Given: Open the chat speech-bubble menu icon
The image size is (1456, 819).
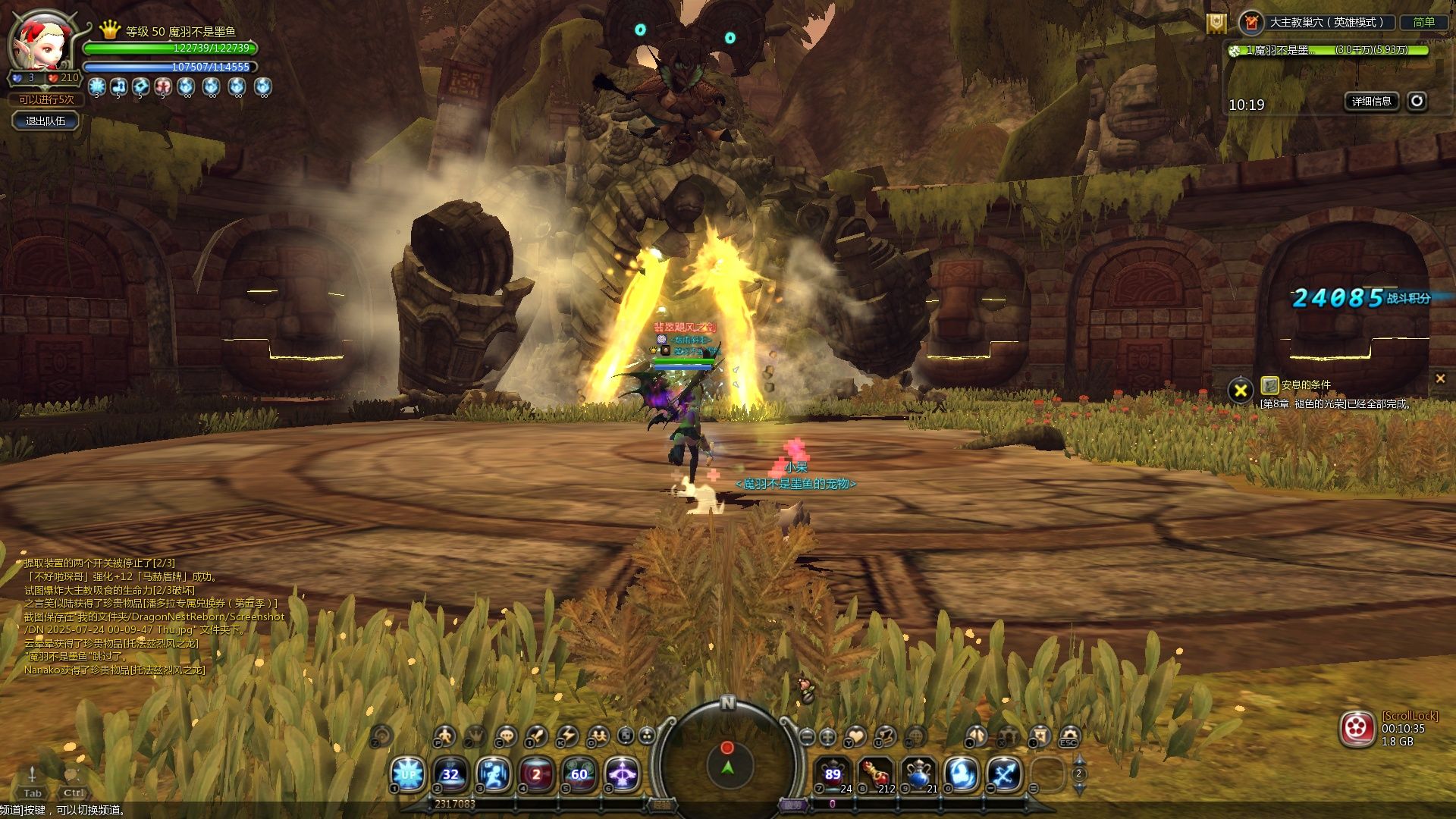Looking at the screenshot, I should tap(506, 736).
